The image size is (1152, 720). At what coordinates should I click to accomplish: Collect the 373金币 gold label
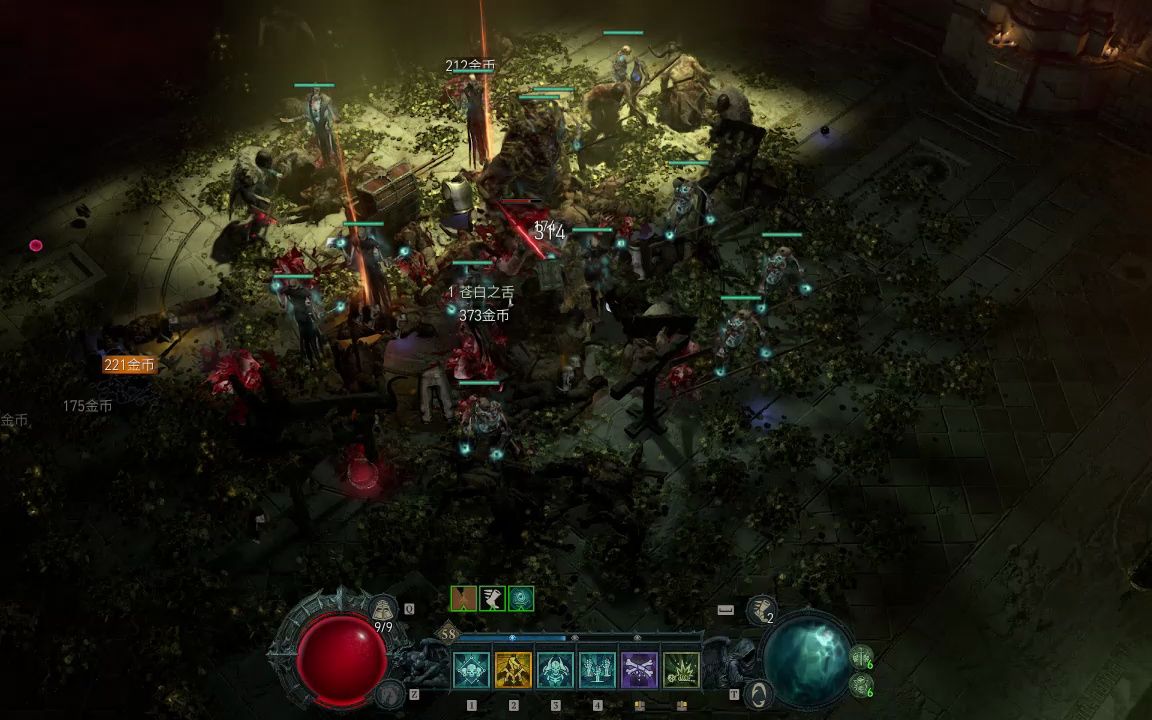click(484, 315)
